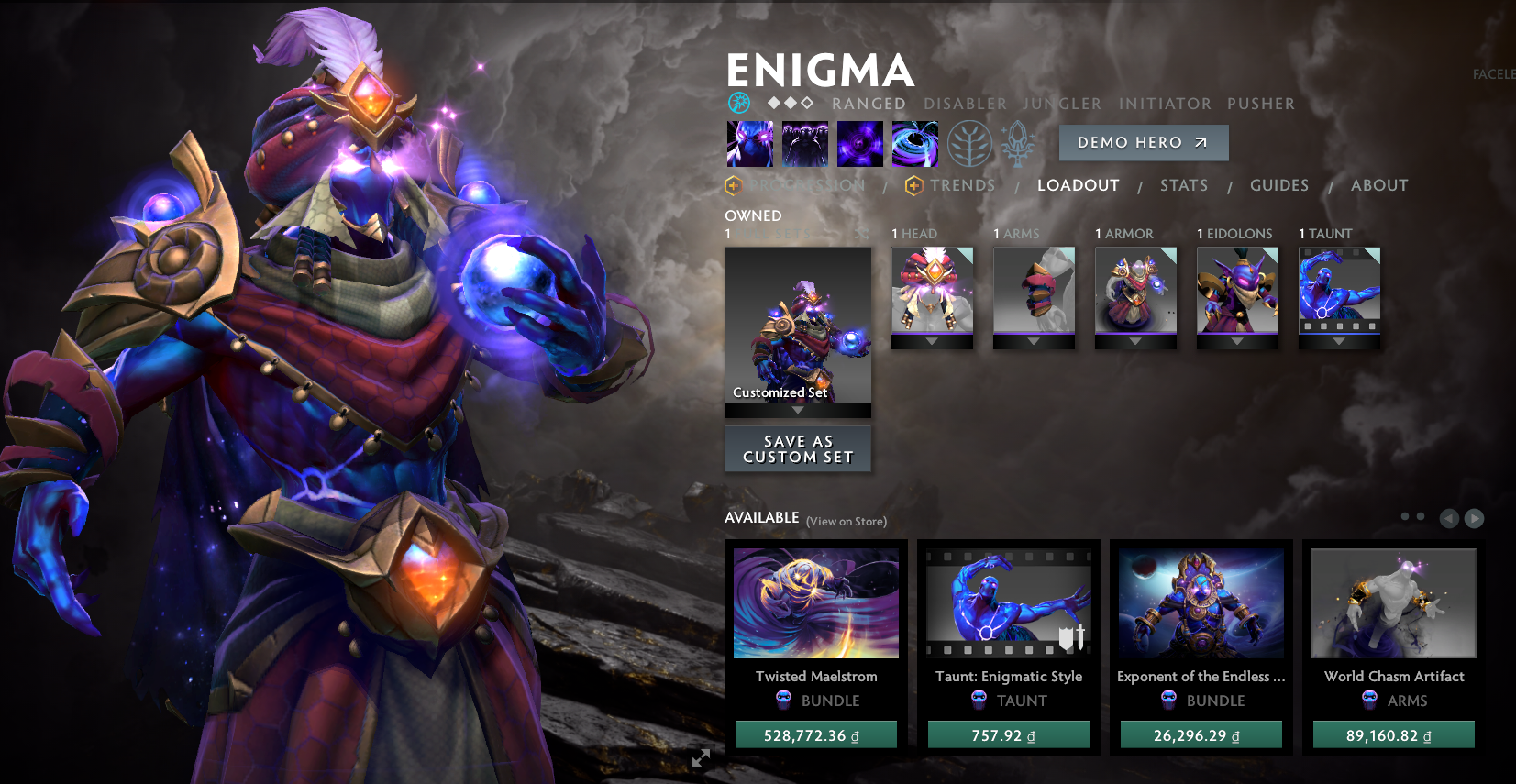Select the Loadout tab
Viewport: 1516px width, 784px height.
(x=1078, y=185)
